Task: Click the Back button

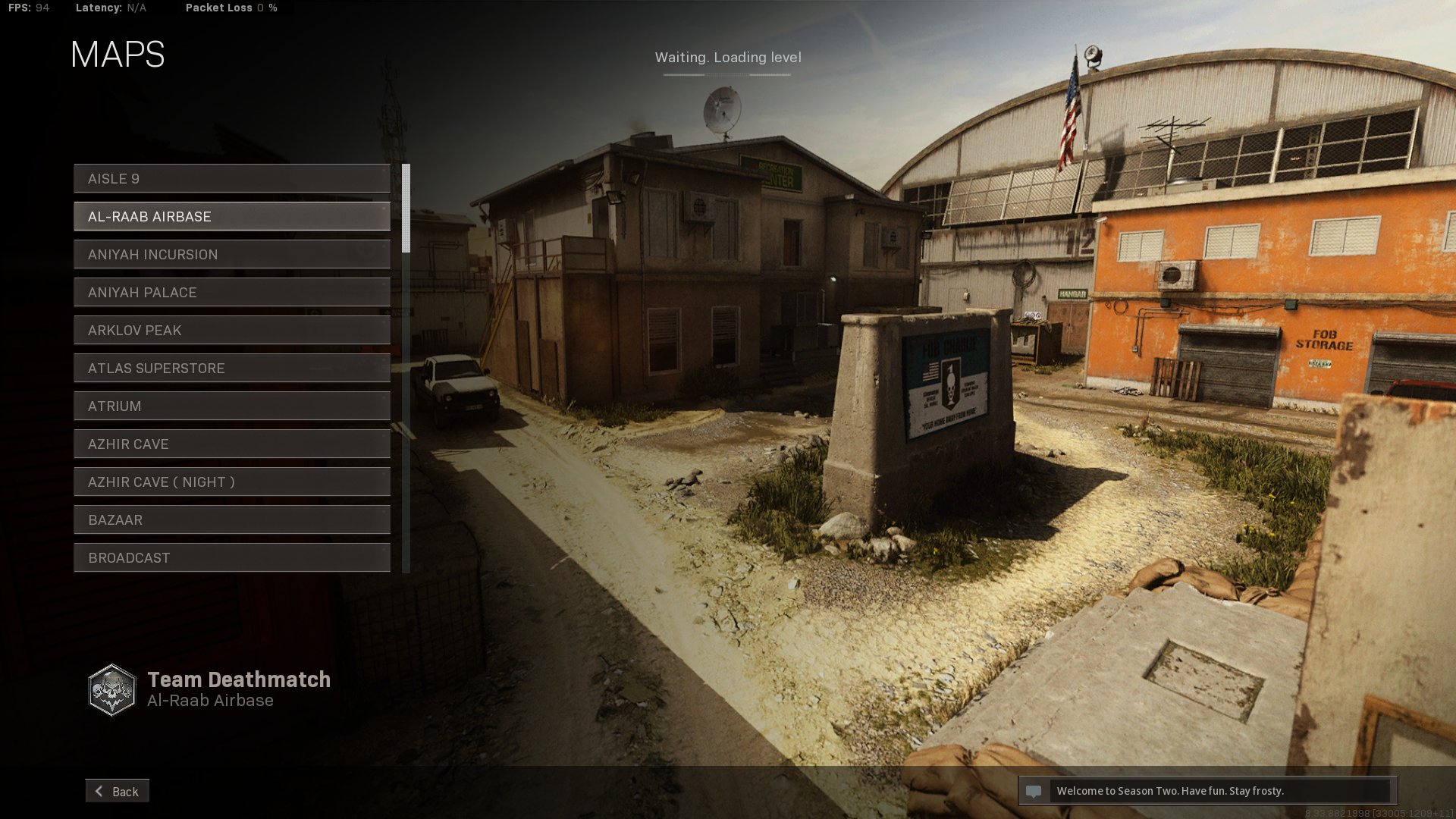Action: pos(118,791)
